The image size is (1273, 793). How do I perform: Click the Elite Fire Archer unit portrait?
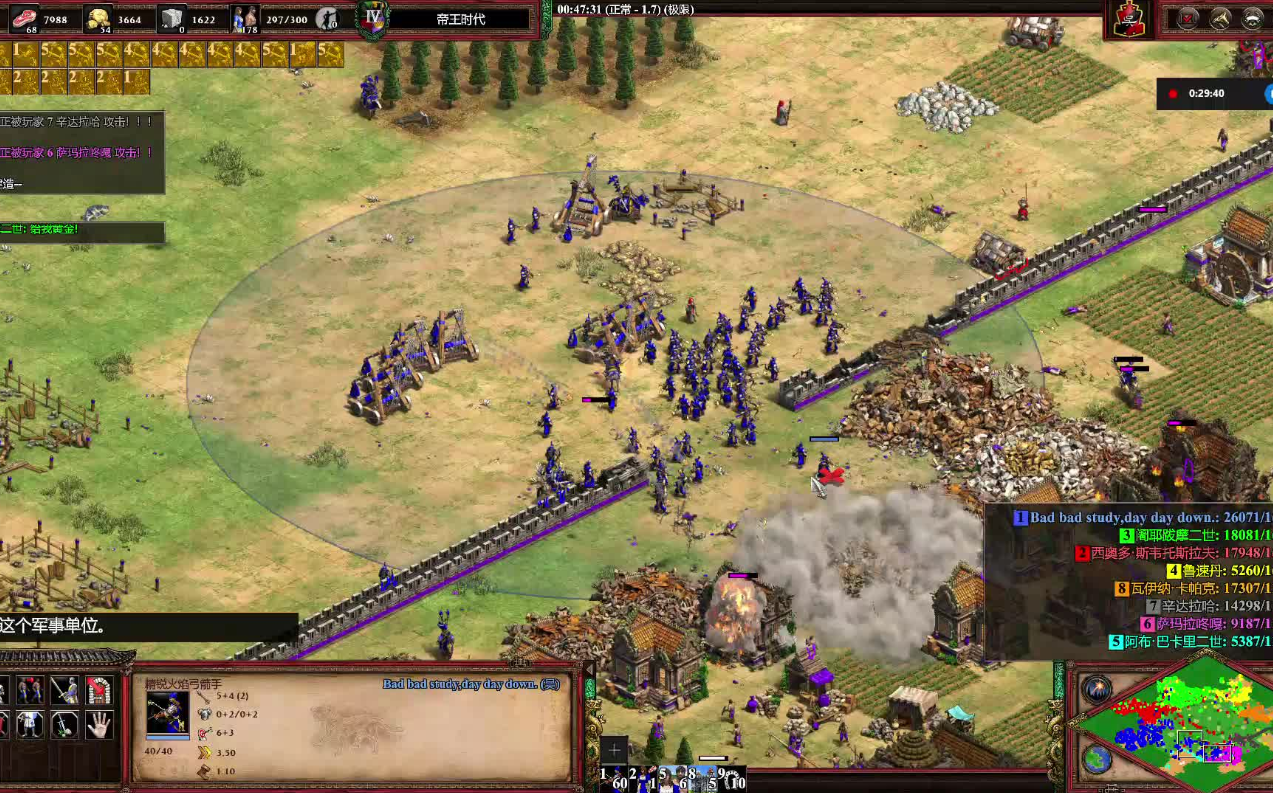167,712
